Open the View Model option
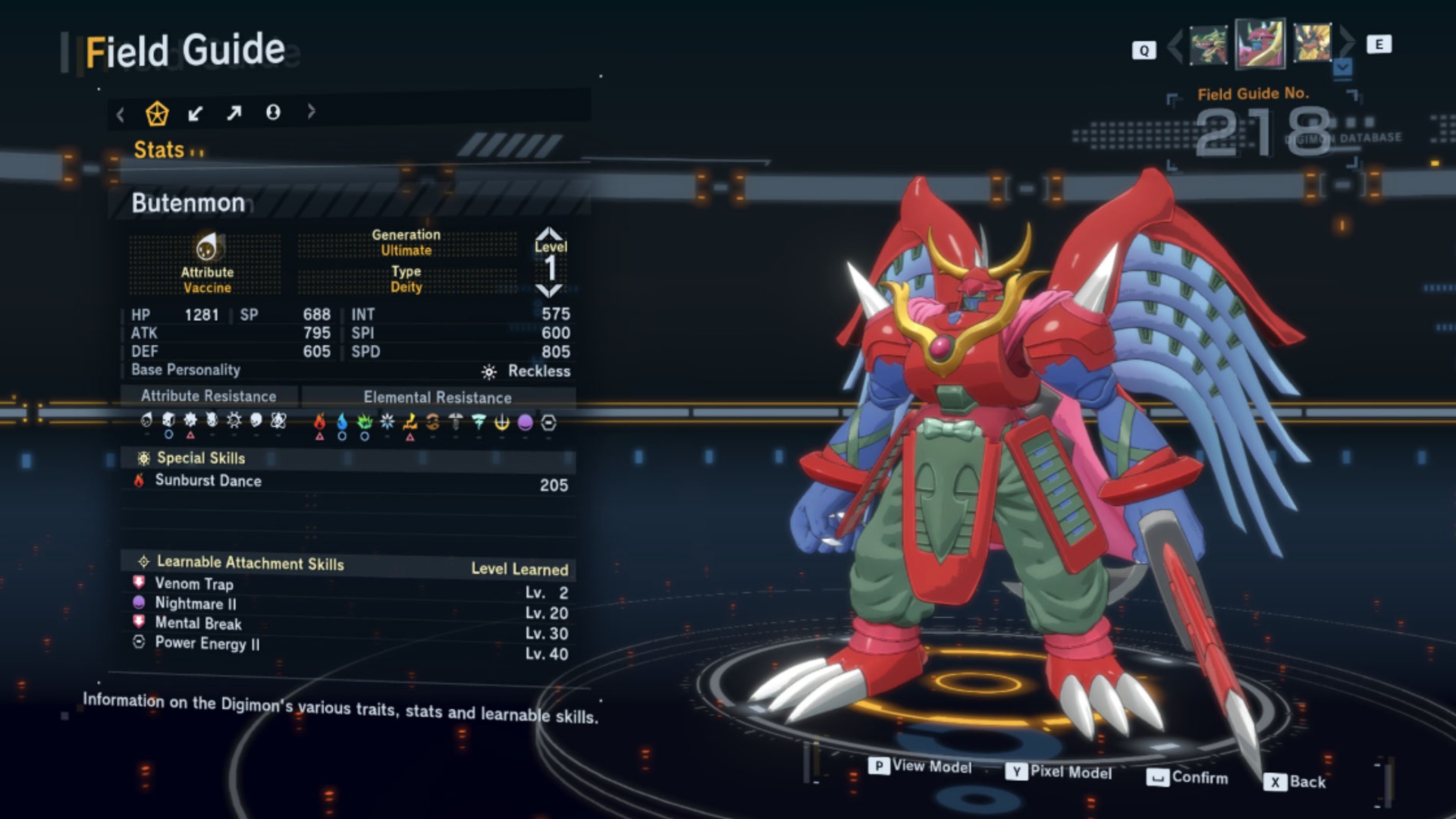1456x819 pixels. click(x=921, y=767)
